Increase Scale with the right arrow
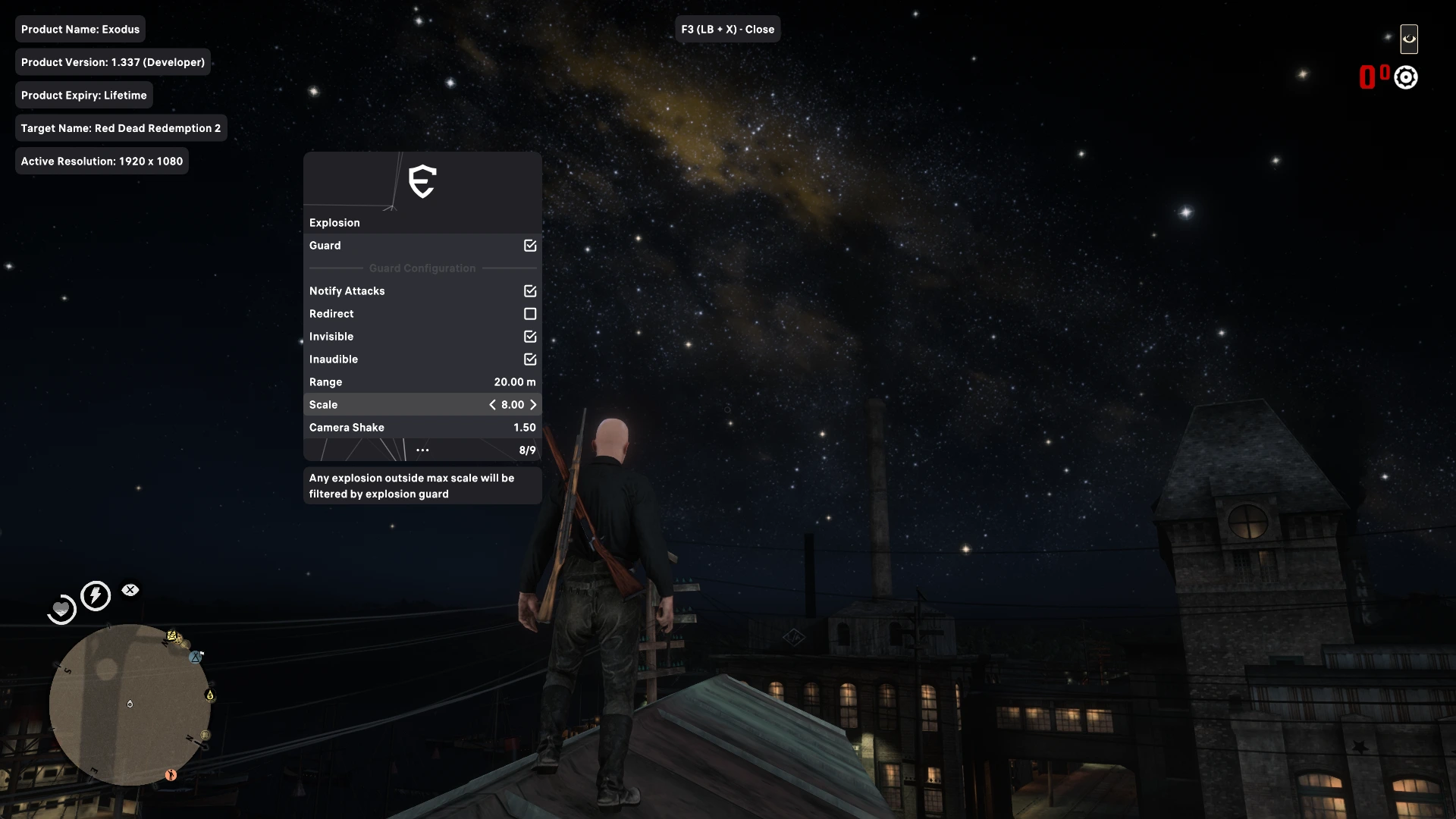 (x=533, y=405)
